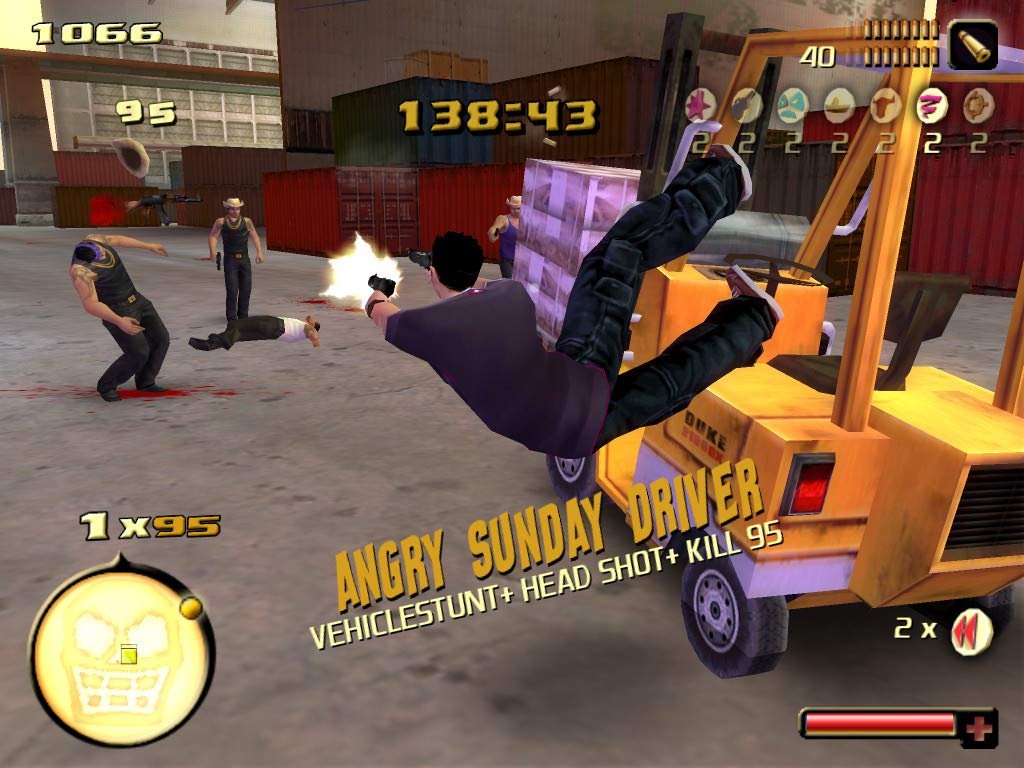Click the skull radar minimap
The width and height of the screenshot is (1024, 768).
tap(120, 655)
